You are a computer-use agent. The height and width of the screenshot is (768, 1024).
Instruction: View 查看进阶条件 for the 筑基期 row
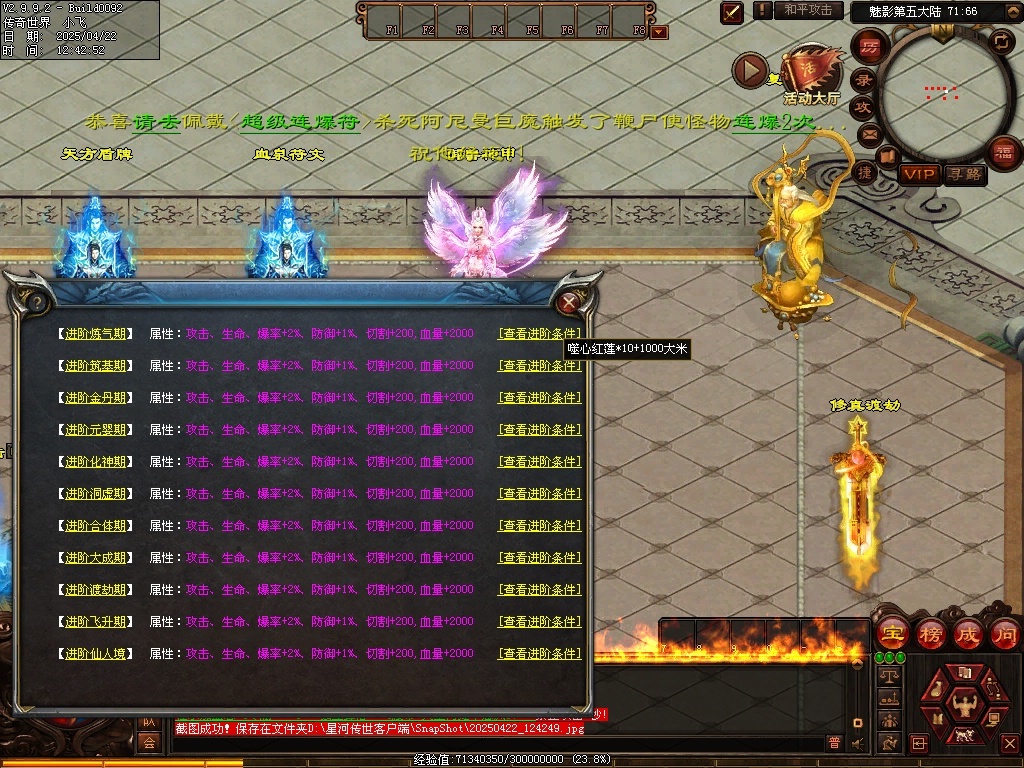point(539,366)
